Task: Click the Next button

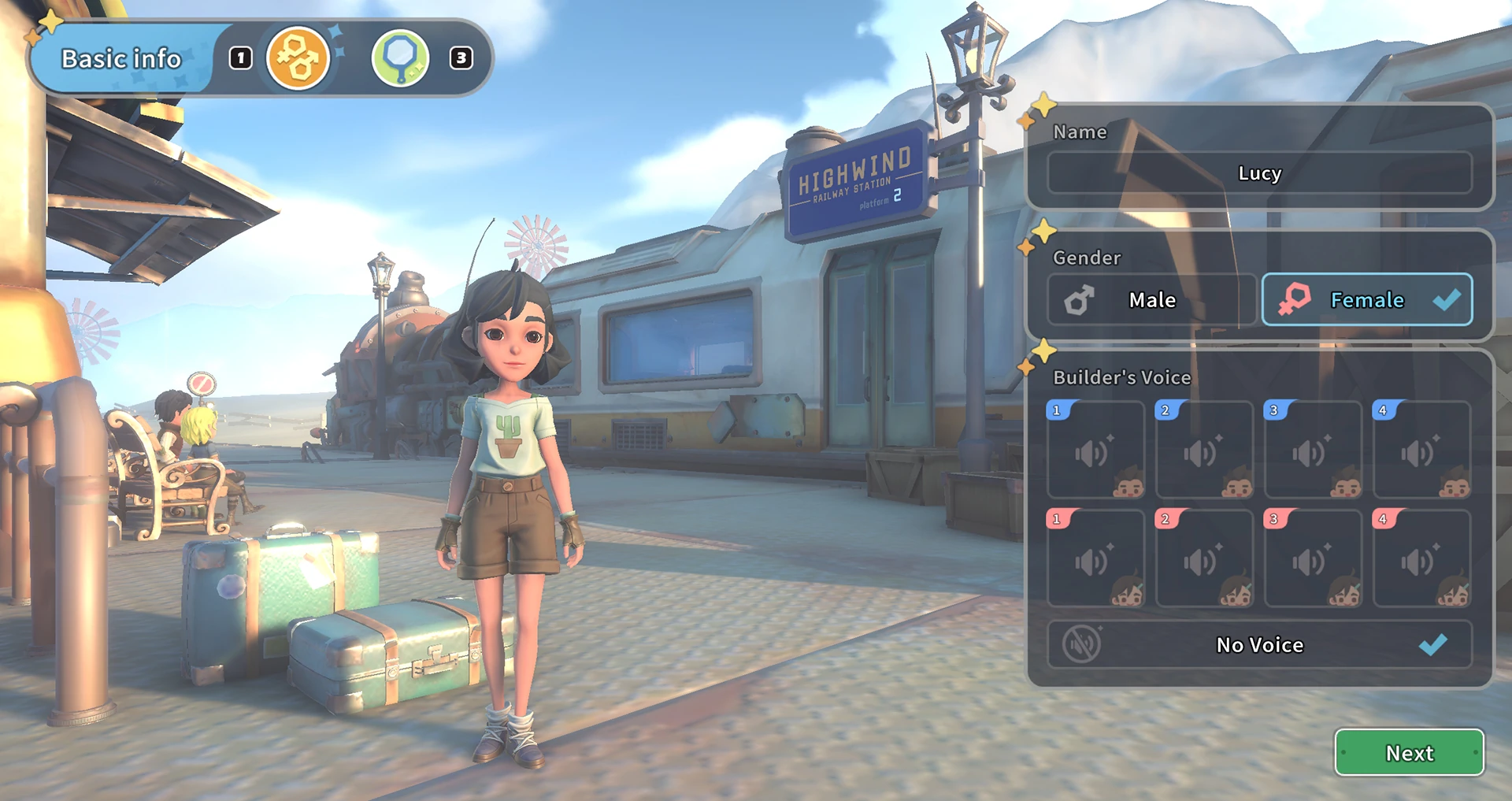Action: click(1409, 753)
